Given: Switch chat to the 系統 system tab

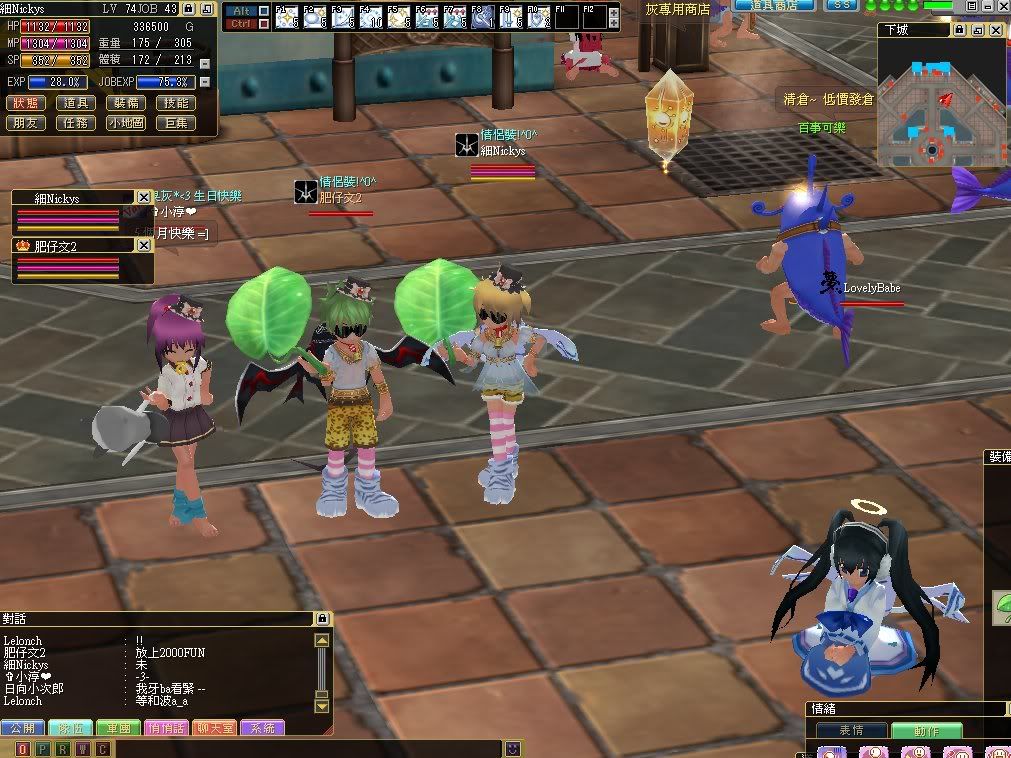Looking at the screenshot, I should (x=263, y=728).
